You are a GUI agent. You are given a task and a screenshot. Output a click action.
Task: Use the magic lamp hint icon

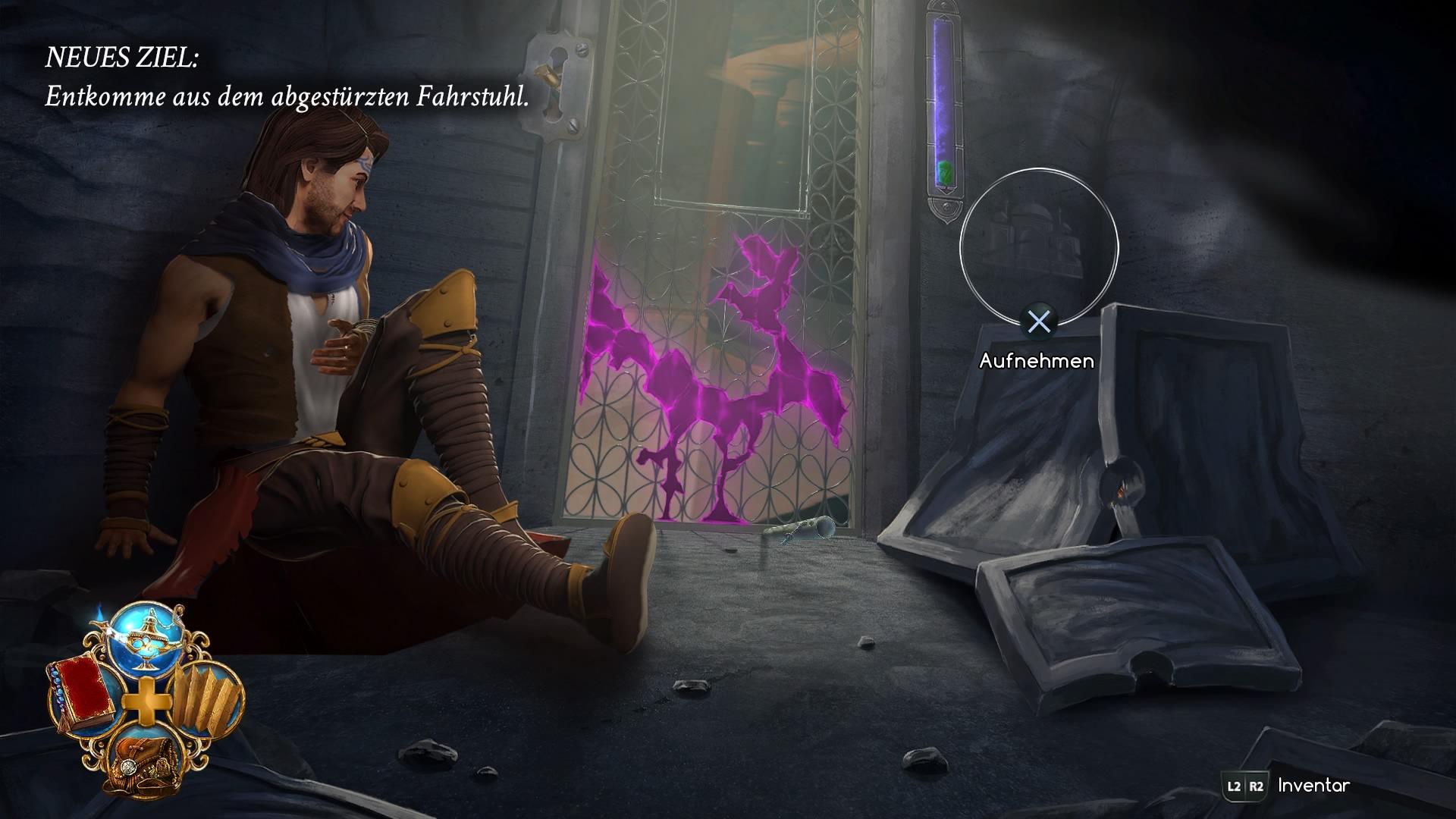tap(149, 640)
